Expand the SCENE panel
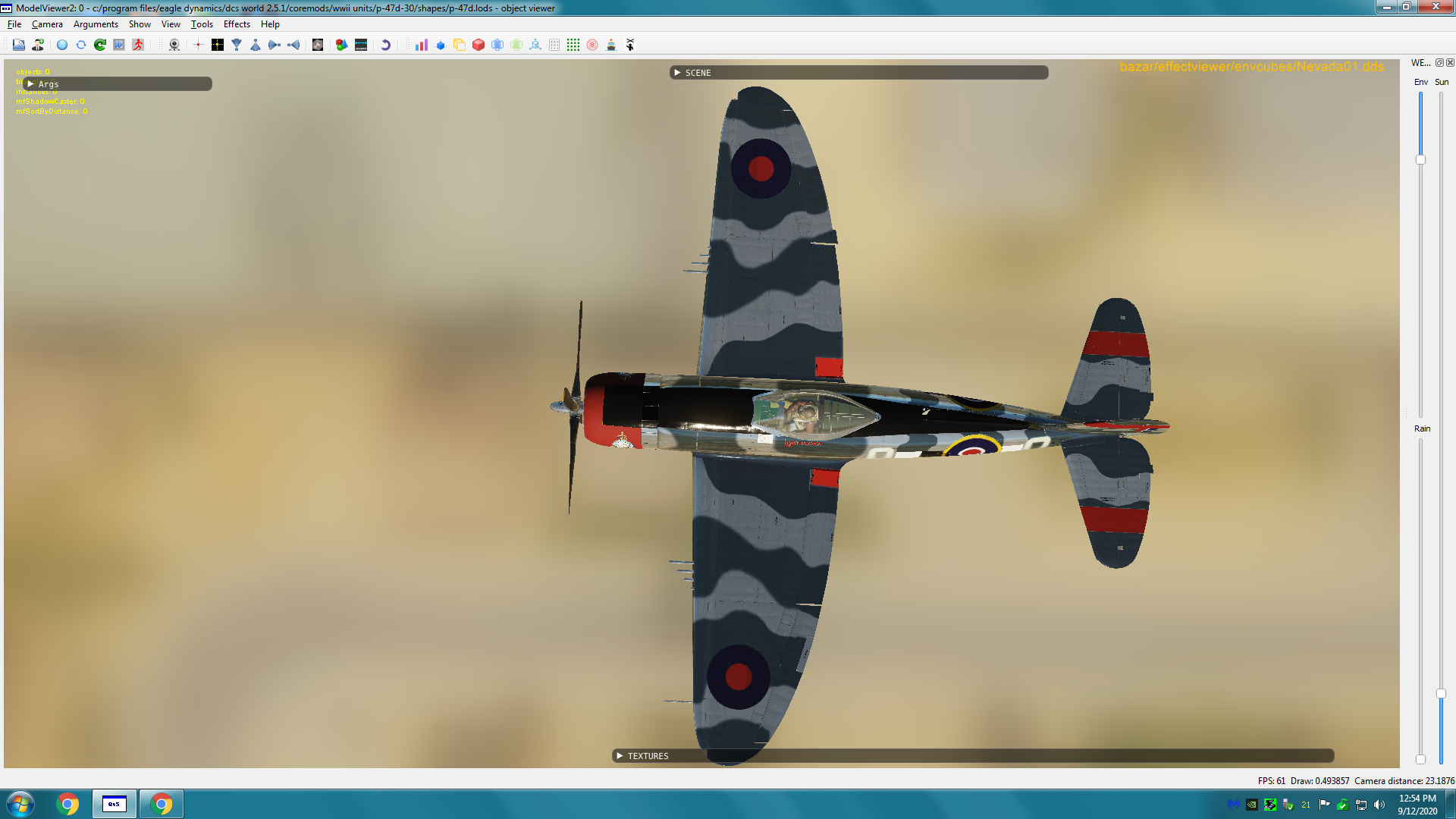Screen dimensions: 1456x819 pos(677,73)
